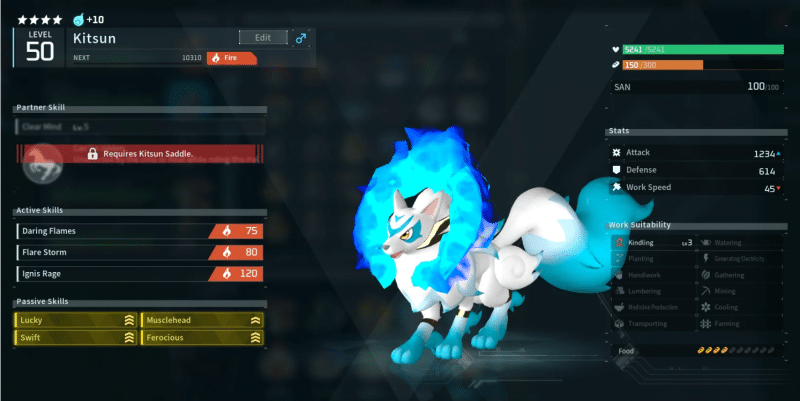
Task: Click the Fire element tag
Action: coord(231,58)
